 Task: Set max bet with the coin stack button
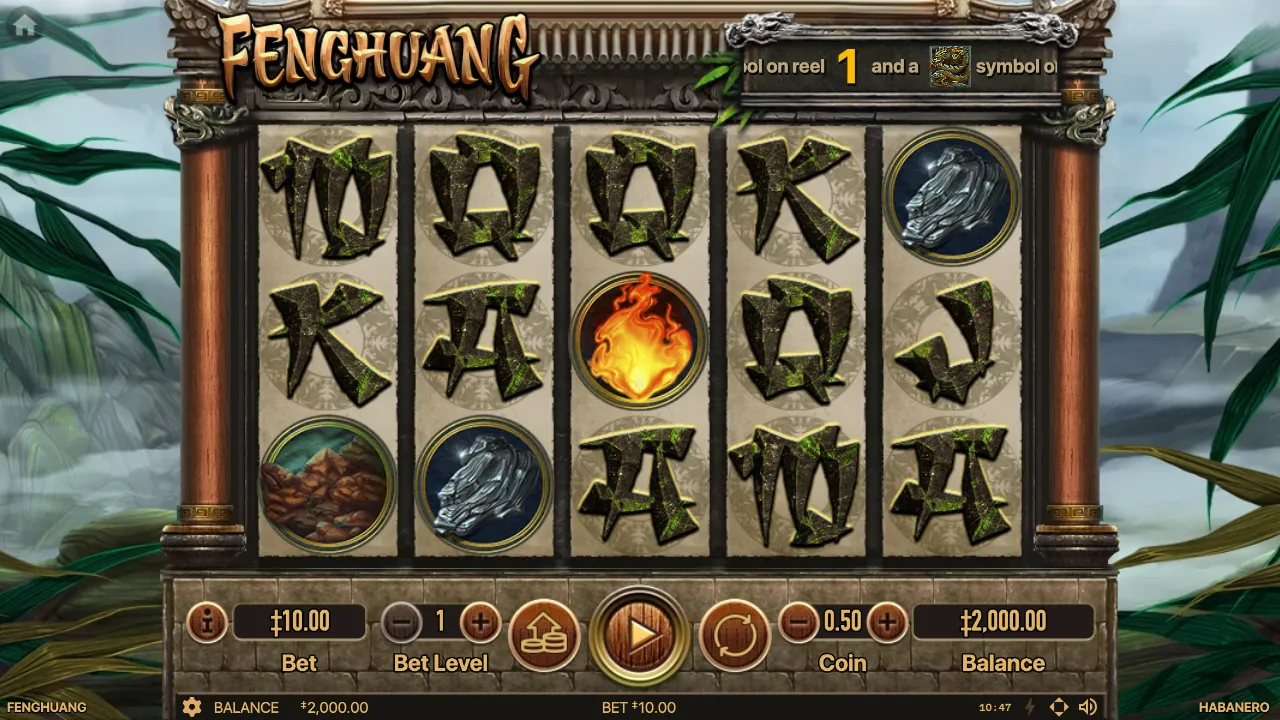[544, 635]
